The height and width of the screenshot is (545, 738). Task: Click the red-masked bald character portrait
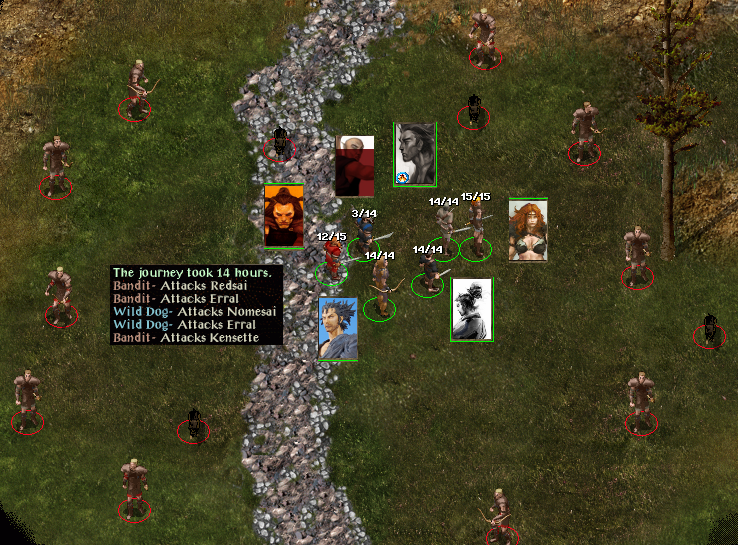pyautogui.click(x=354, y=166)
